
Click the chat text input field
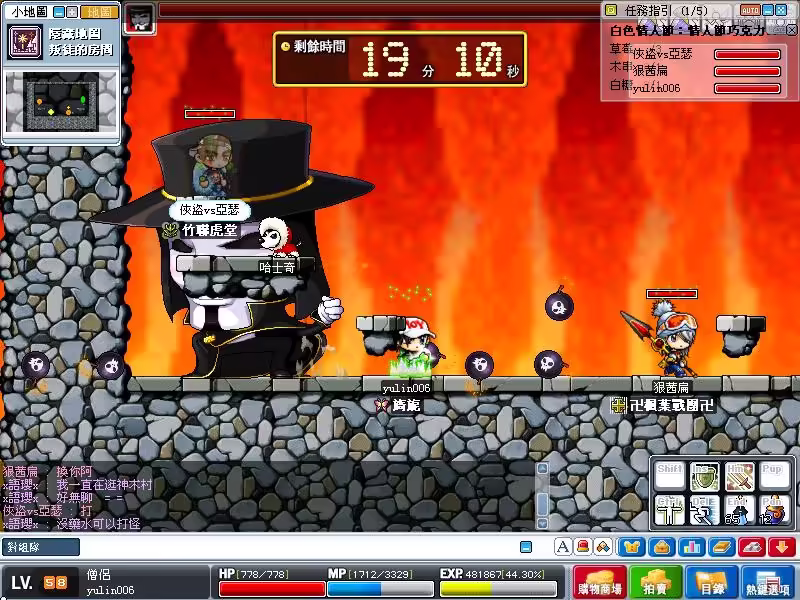pyautogui.click(x=300, y=547)
